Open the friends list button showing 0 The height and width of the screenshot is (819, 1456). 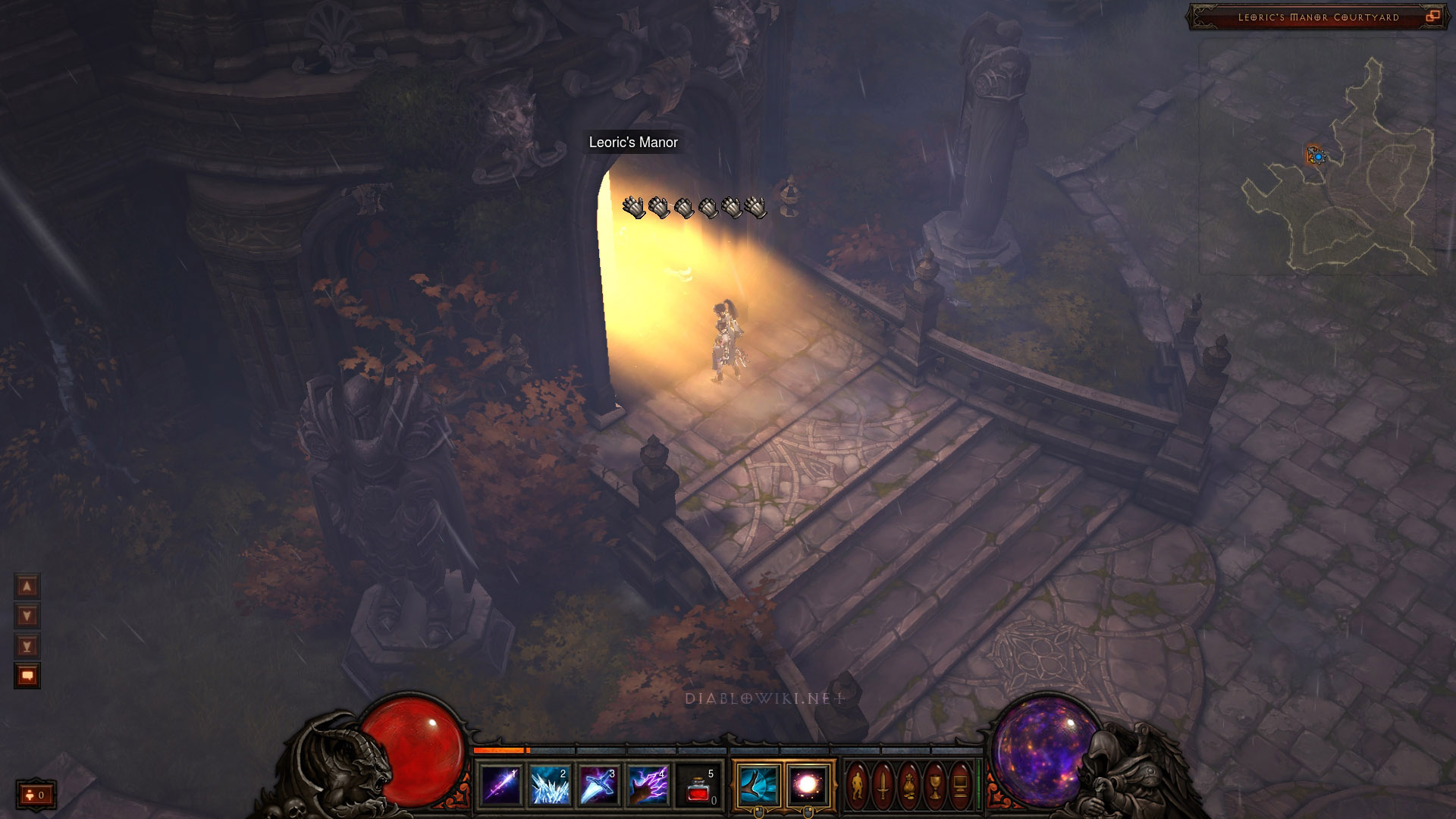(36, 795)
